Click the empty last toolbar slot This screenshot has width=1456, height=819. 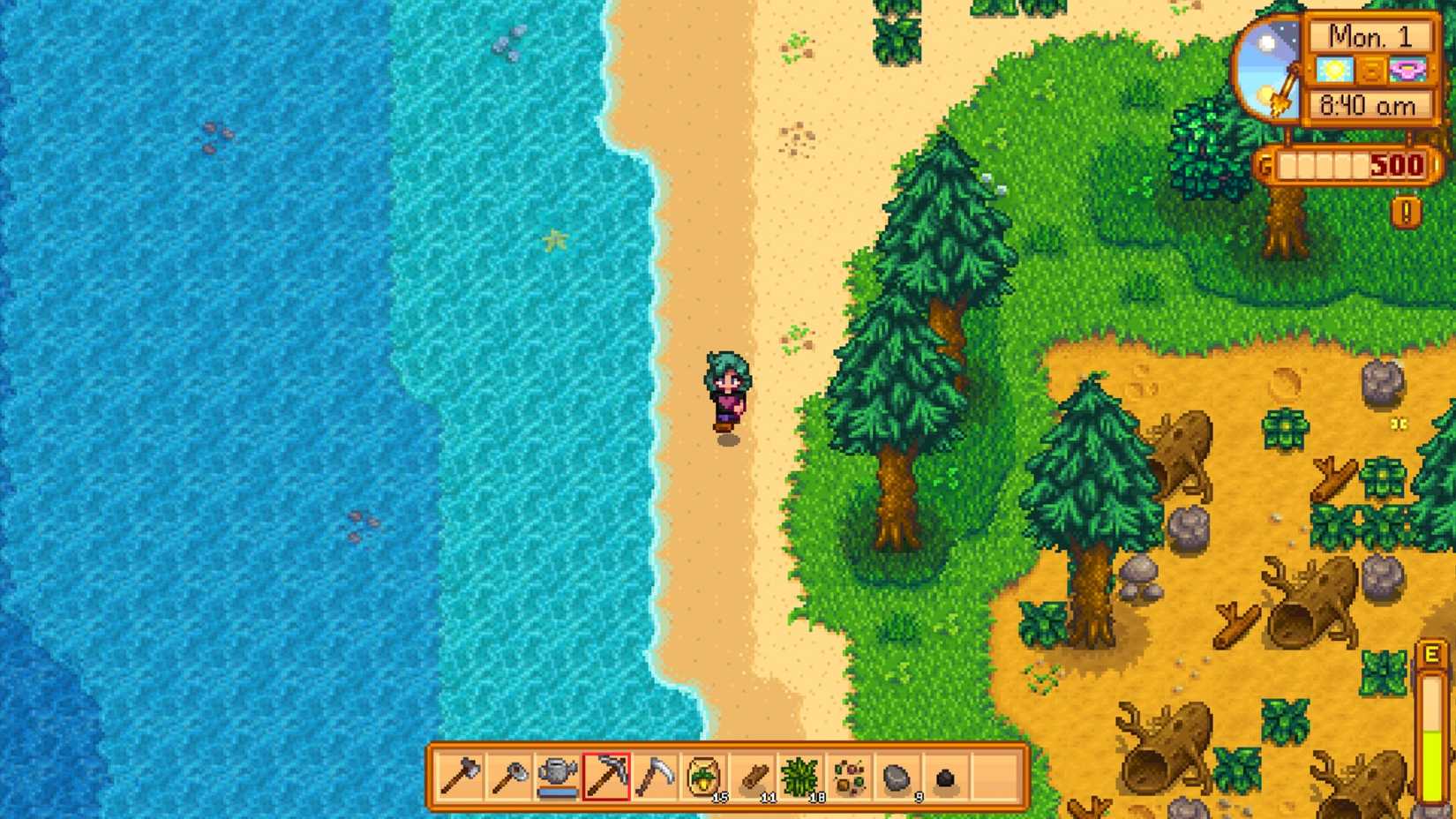pyautogui.click(x=995, y=778)
